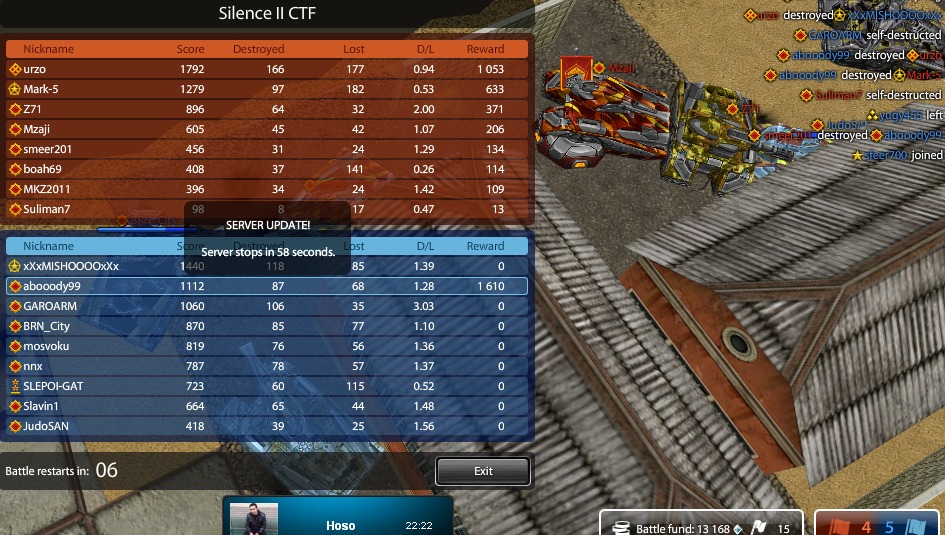
Task: Choose Z71 row on red team
Action: point(267,109)
